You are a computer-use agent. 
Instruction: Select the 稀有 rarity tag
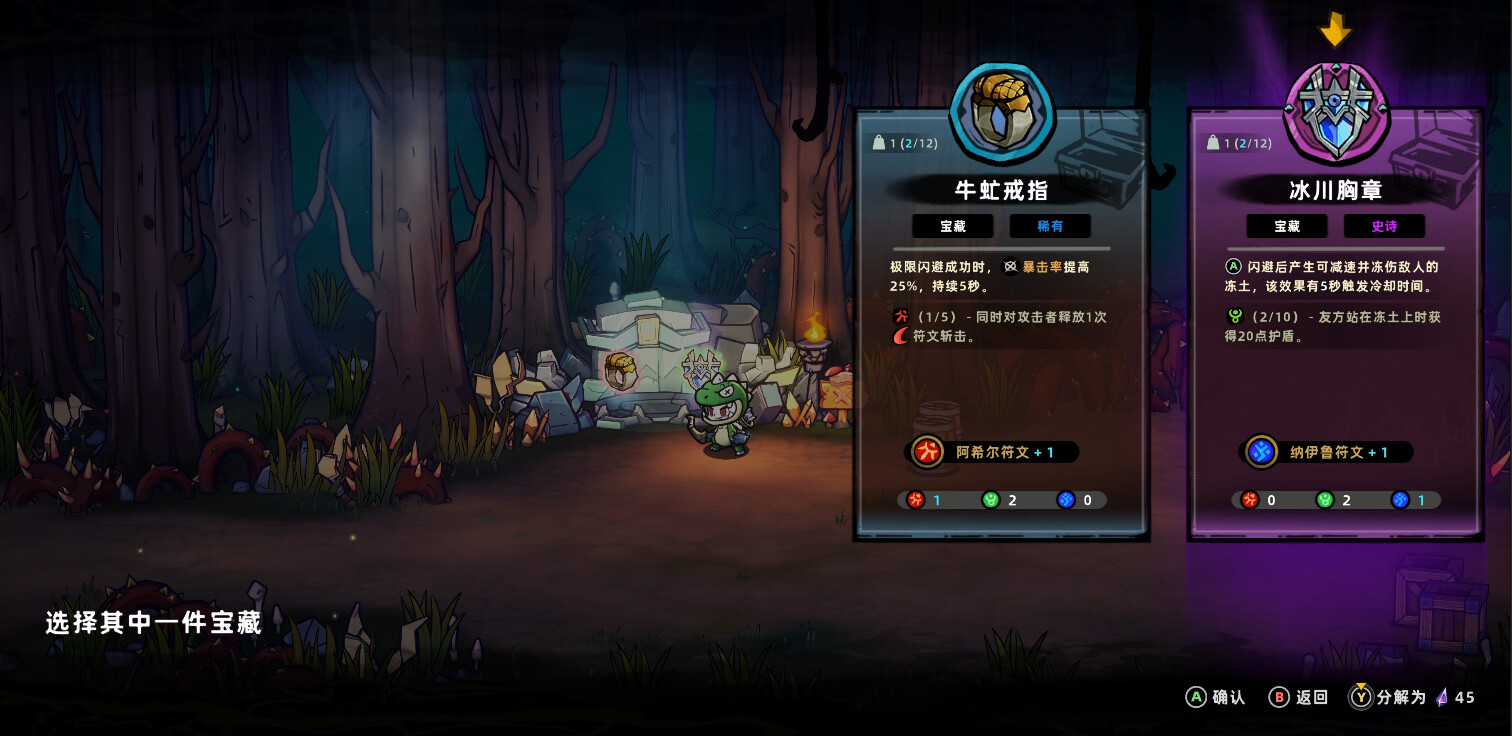pos(1050,226)
